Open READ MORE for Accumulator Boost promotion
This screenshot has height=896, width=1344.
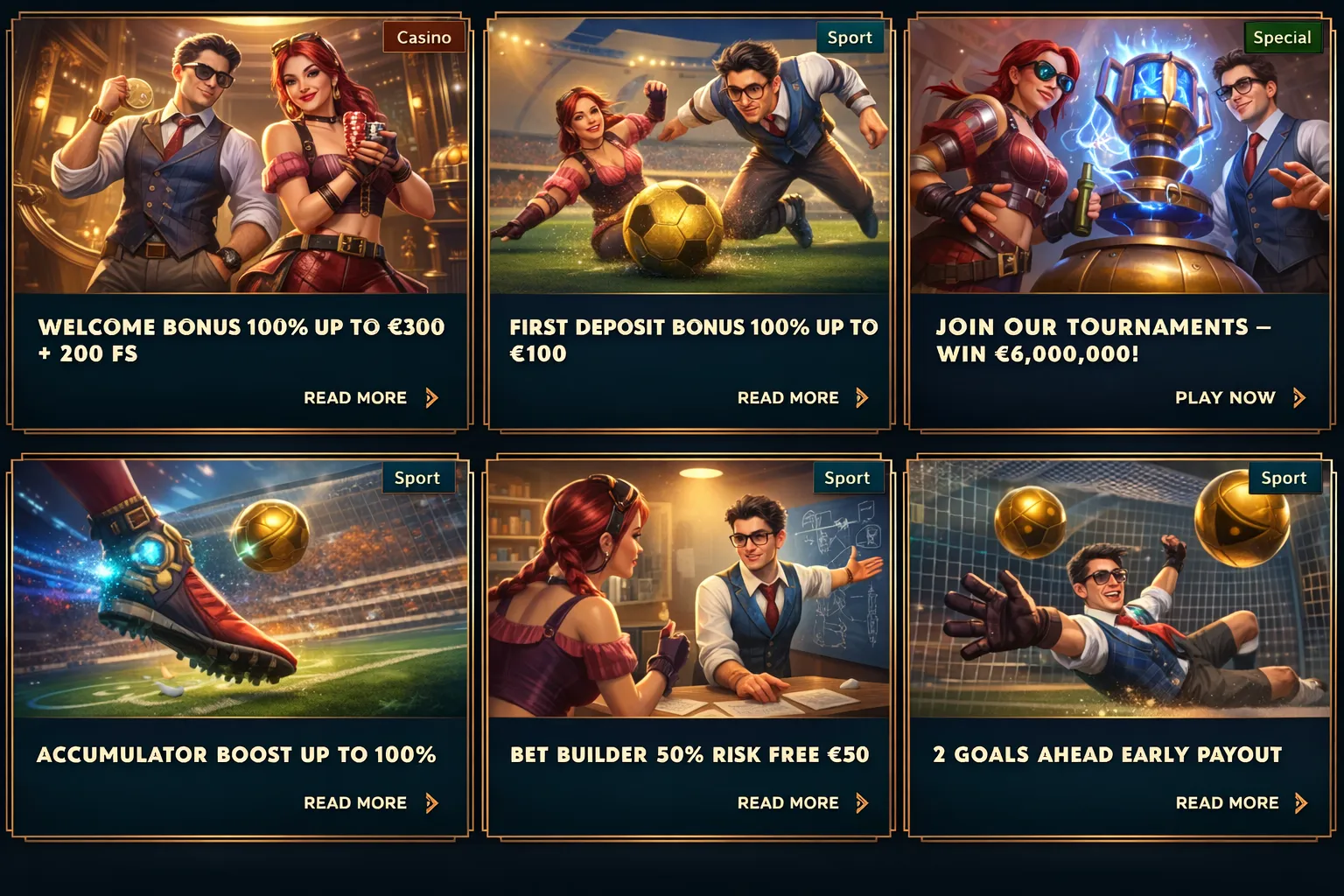[x=354, y=802]
